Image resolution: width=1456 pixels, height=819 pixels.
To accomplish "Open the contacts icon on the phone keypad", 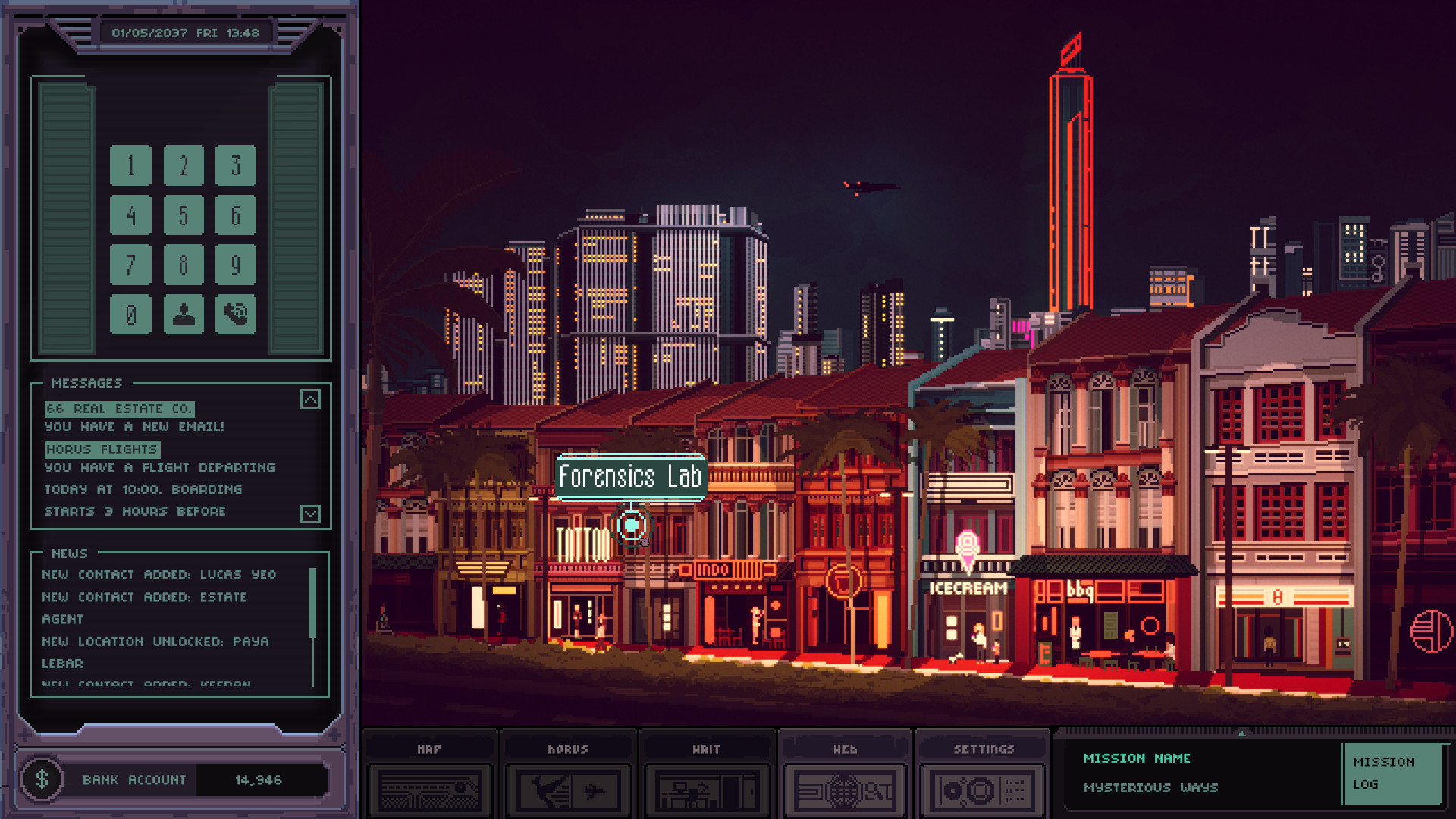I will click(x=183, y=314).
